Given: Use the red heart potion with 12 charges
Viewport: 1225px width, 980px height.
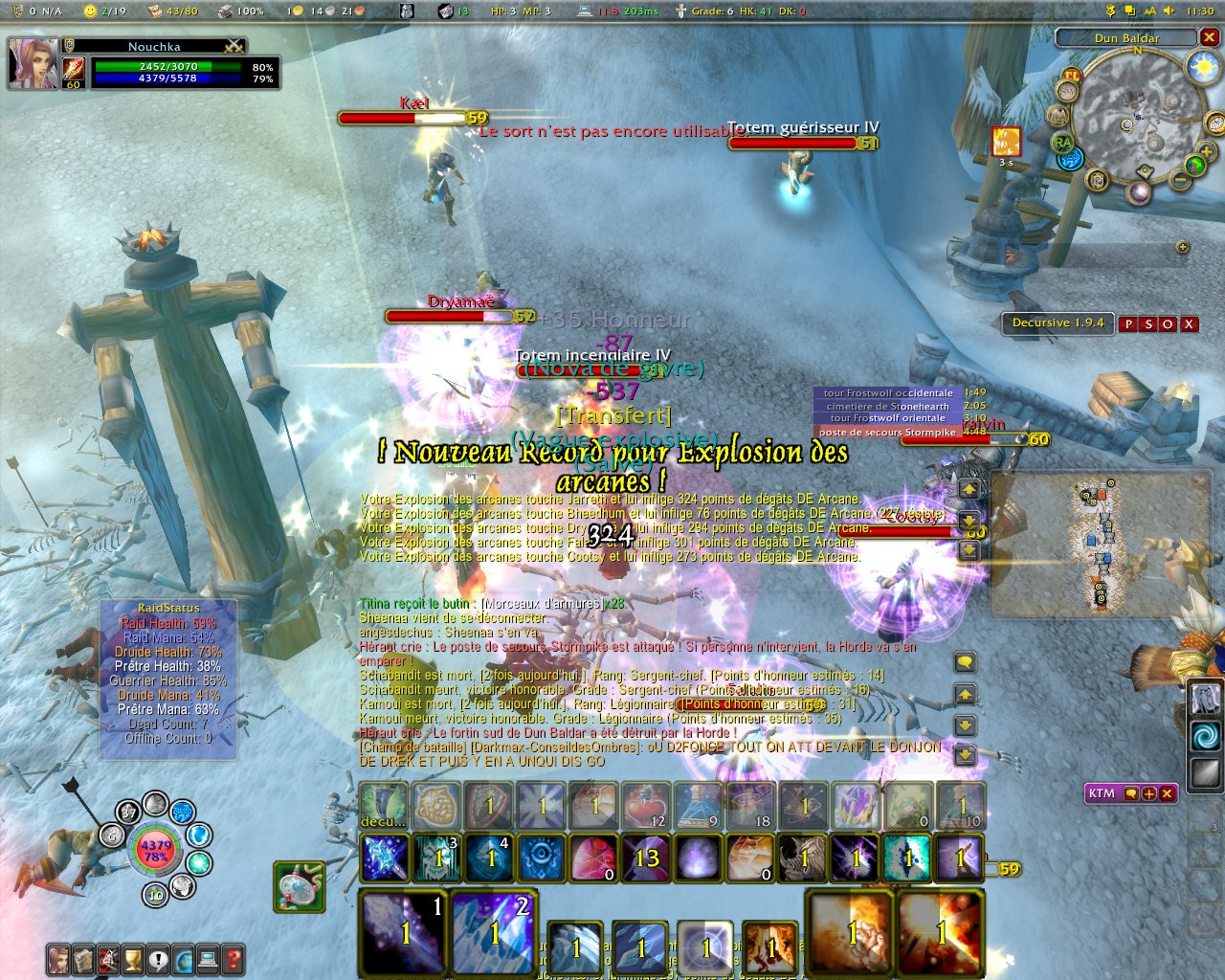Looking at the screenshot, I should [x=646, y=805].
